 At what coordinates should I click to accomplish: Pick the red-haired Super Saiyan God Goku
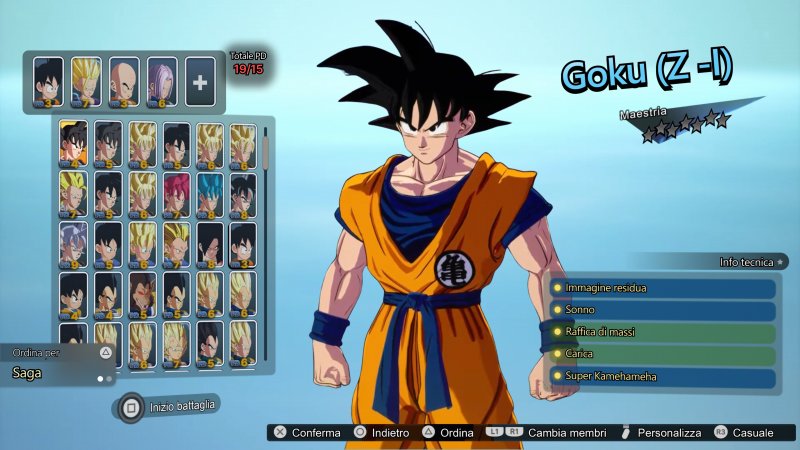(x=175, y=195)
